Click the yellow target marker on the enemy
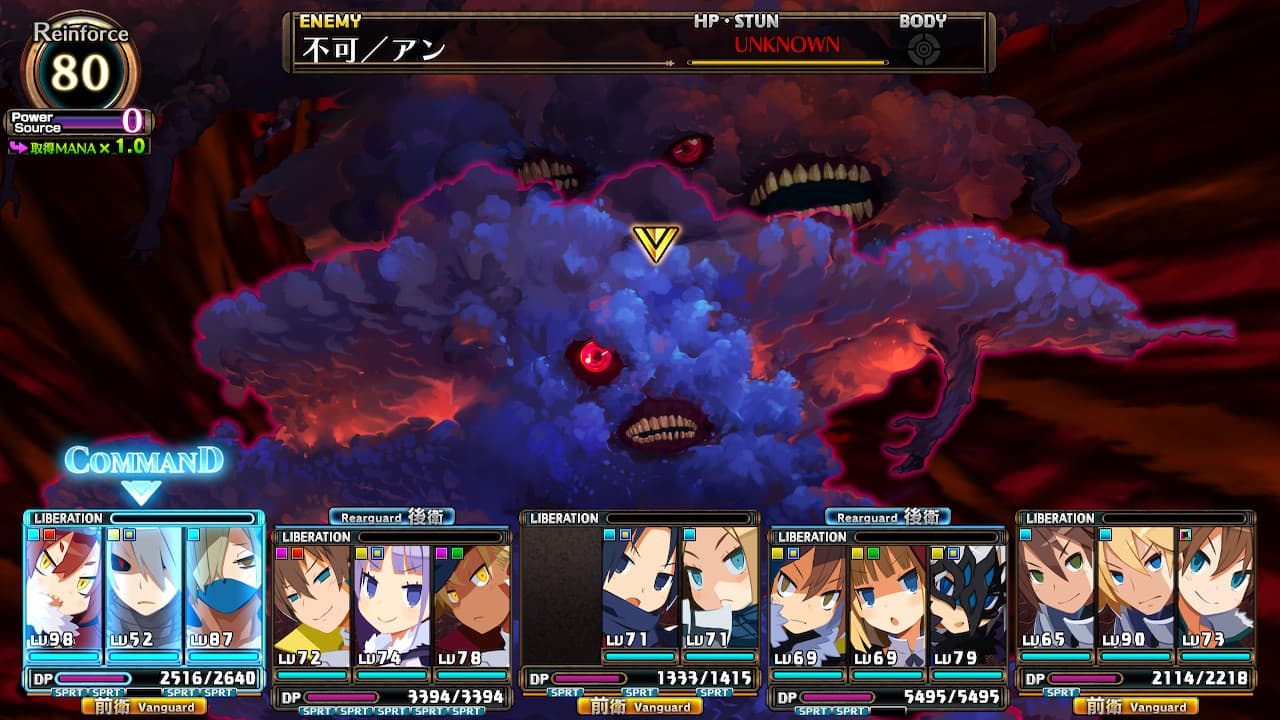1280x720 pixels. click(656, 243)
